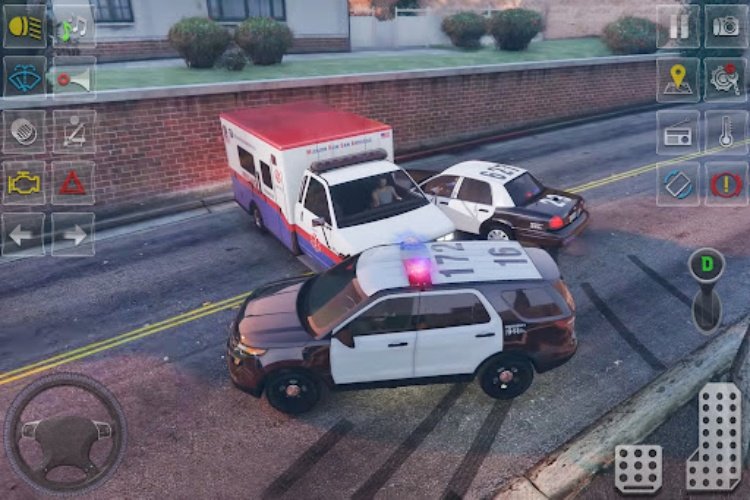Tap the green music notes button

coord(73,27)
